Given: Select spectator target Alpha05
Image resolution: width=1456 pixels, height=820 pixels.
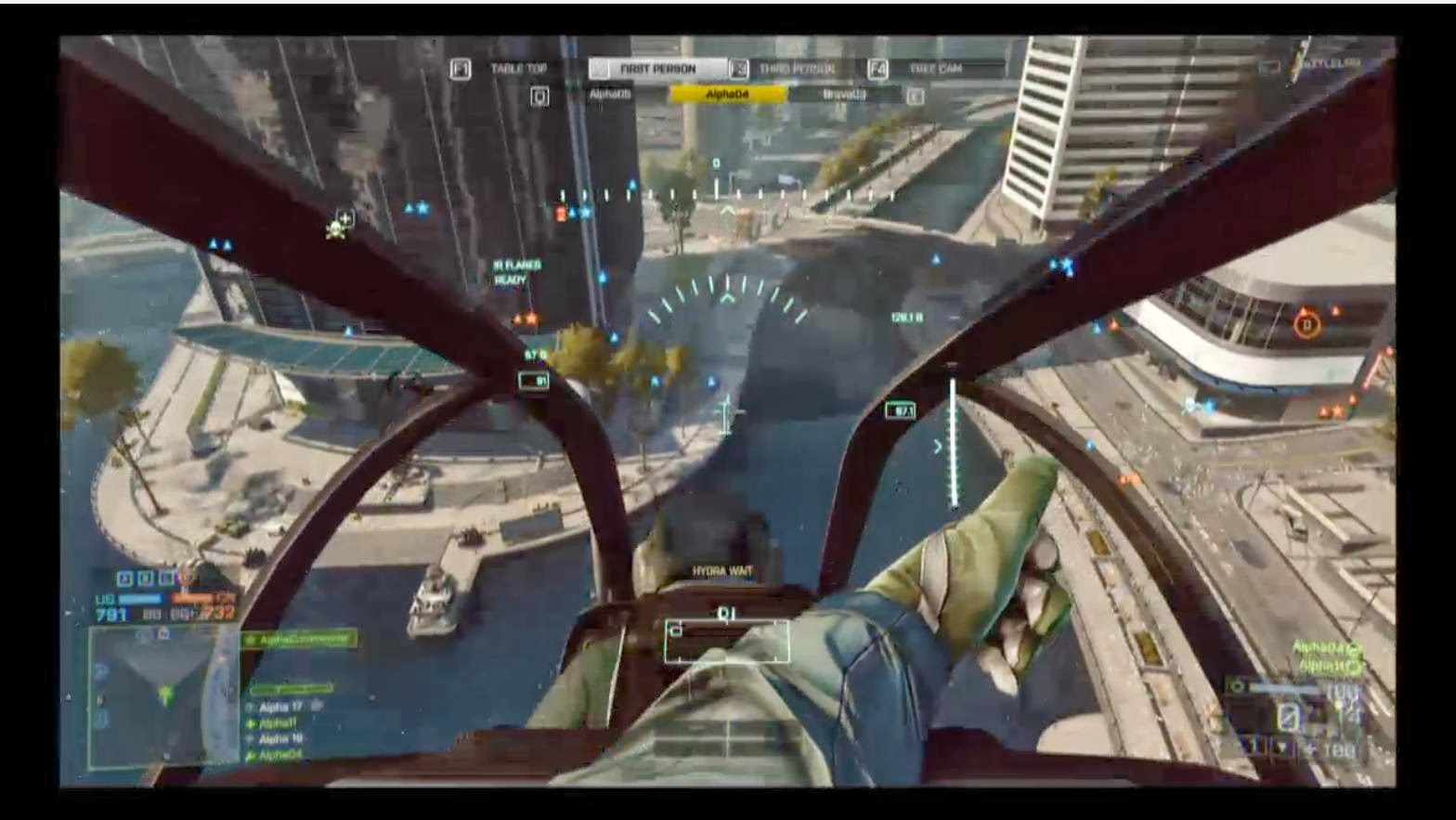Looking at the screenshot, I should 609,93.
